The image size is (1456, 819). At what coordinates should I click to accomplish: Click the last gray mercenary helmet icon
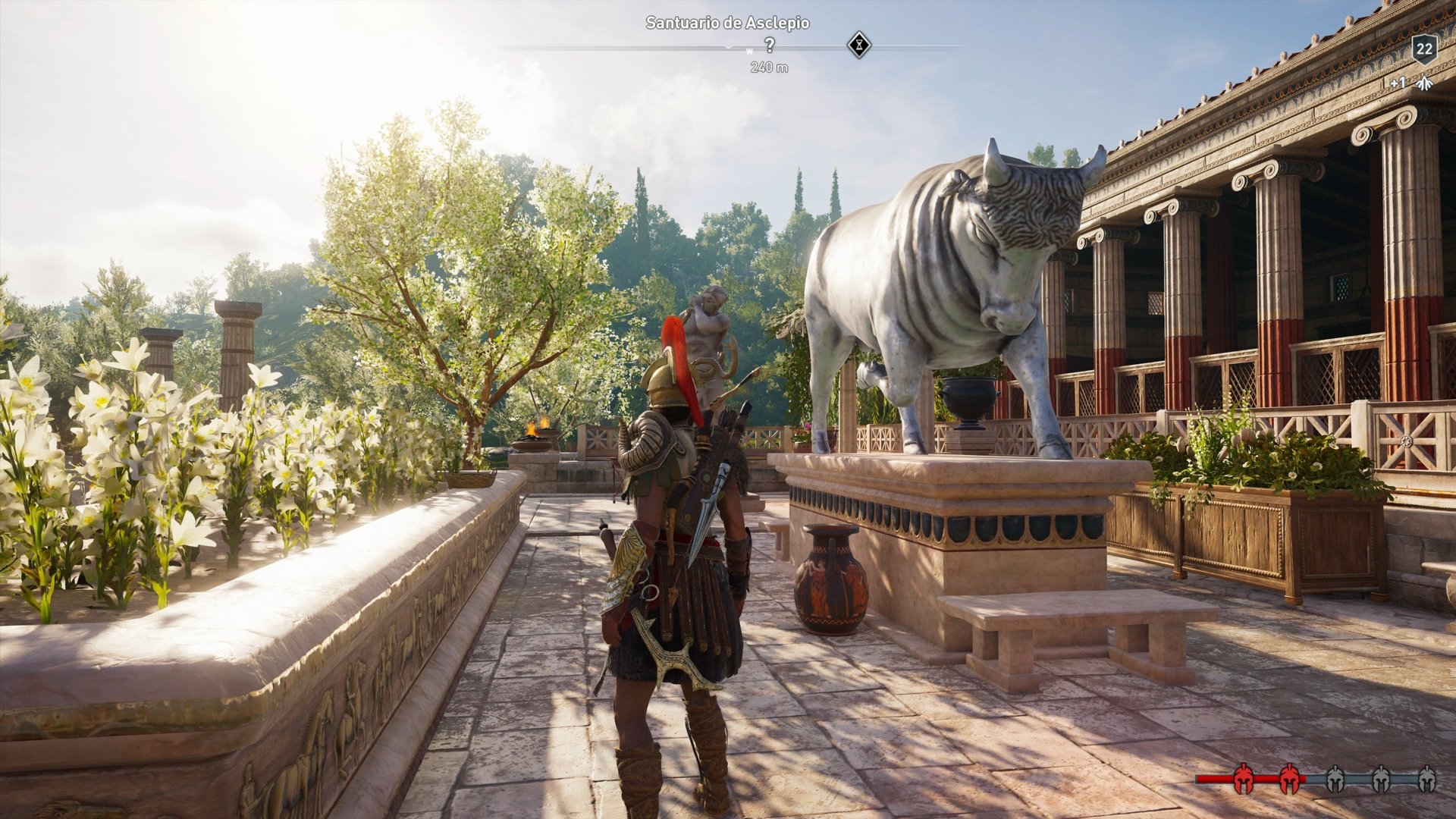(1429, 779)
